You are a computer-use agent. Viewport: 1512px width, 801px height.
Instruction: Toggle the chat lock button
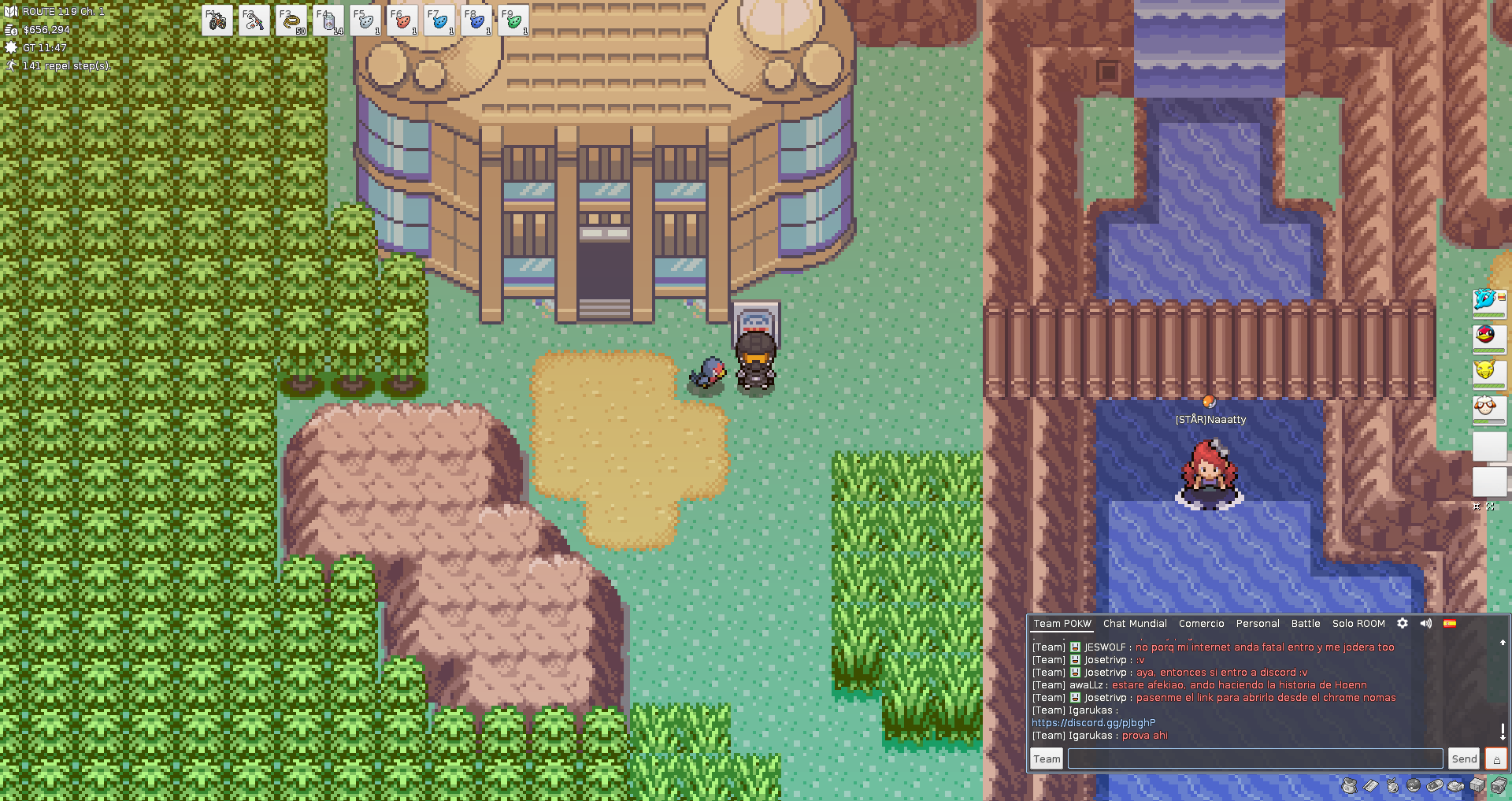pyautogui.click(x=1496, y=758)
